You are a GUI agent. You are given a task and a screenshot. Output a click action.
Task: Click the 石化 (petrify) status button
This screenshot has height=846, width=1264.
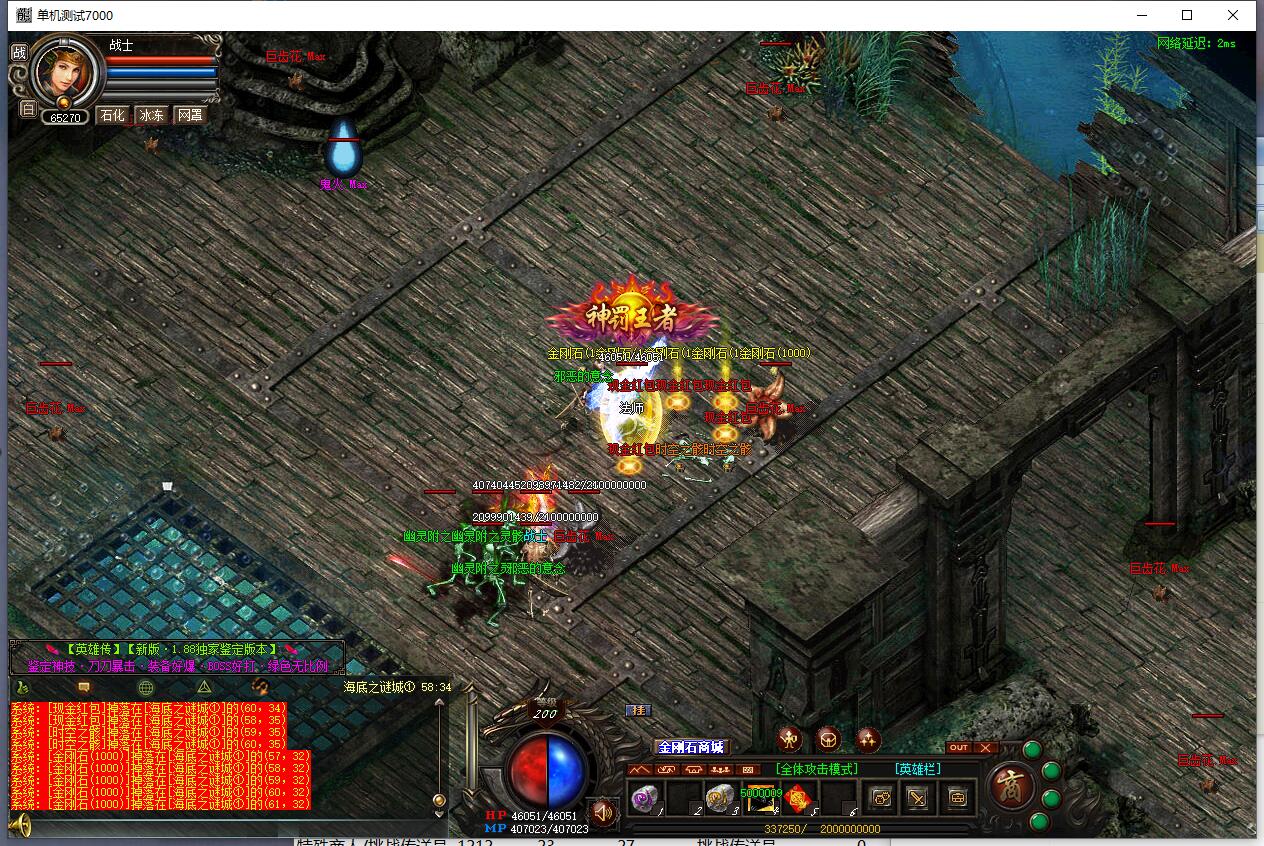click(111, 115)
